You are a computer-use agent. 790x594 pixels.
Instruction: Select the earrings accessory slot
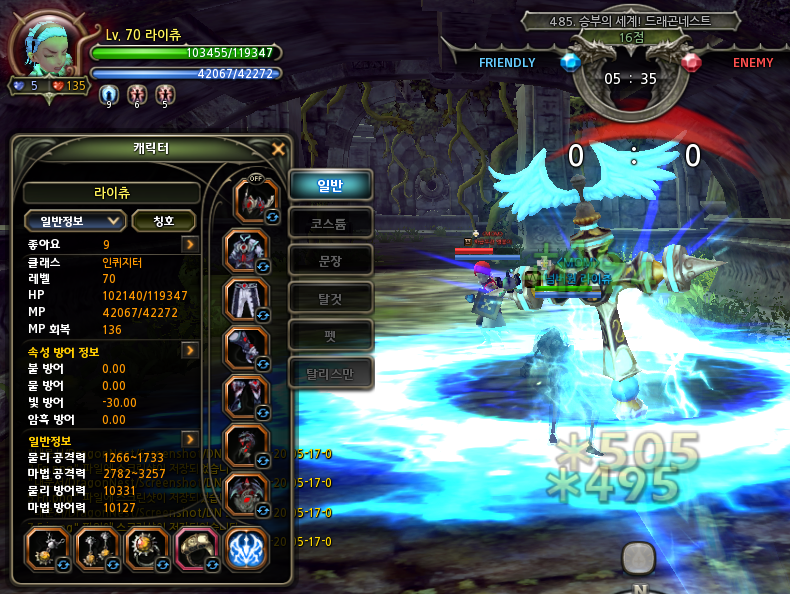point(94,547)
